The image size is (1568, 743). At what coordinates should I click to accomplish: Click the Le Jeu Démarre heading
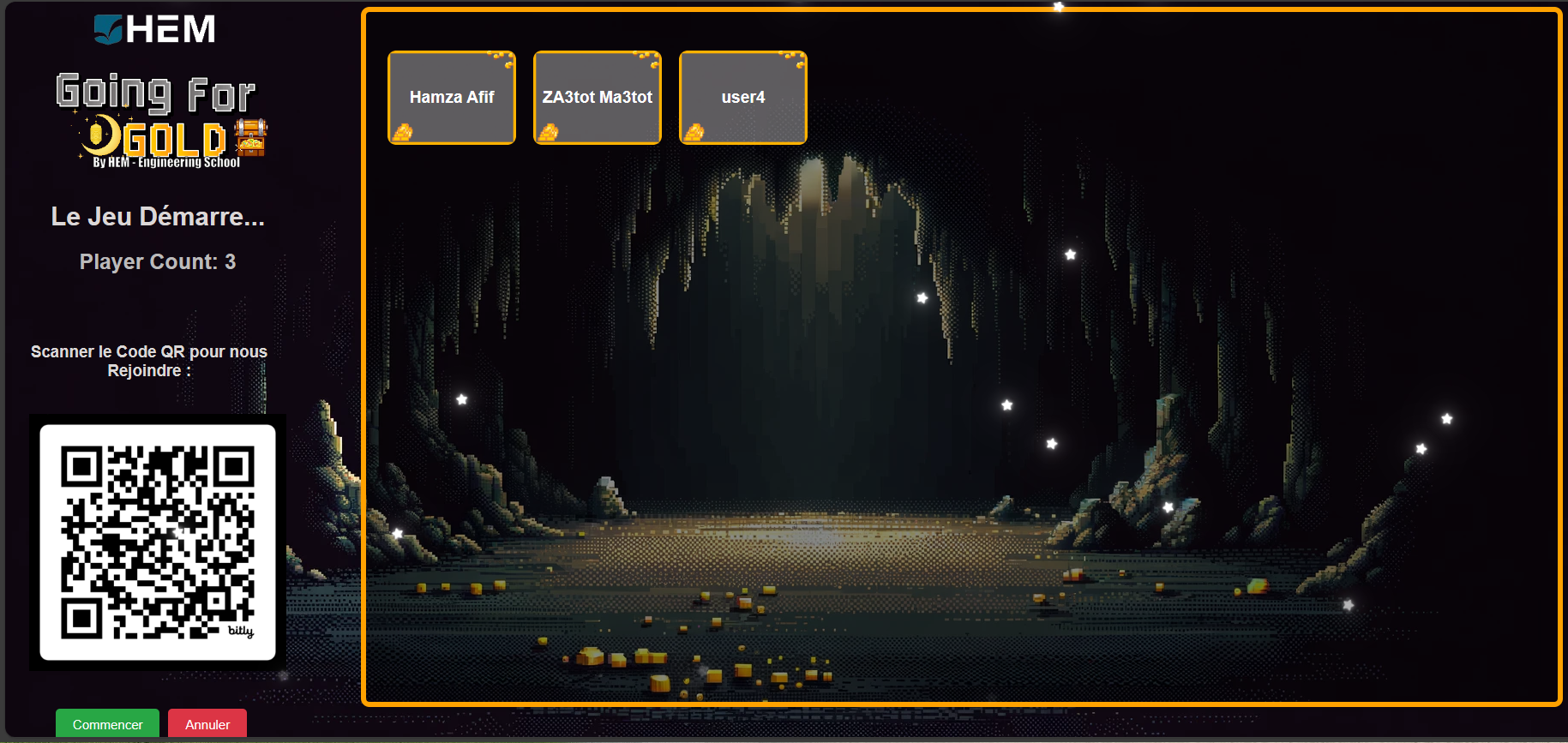point(158,217)
